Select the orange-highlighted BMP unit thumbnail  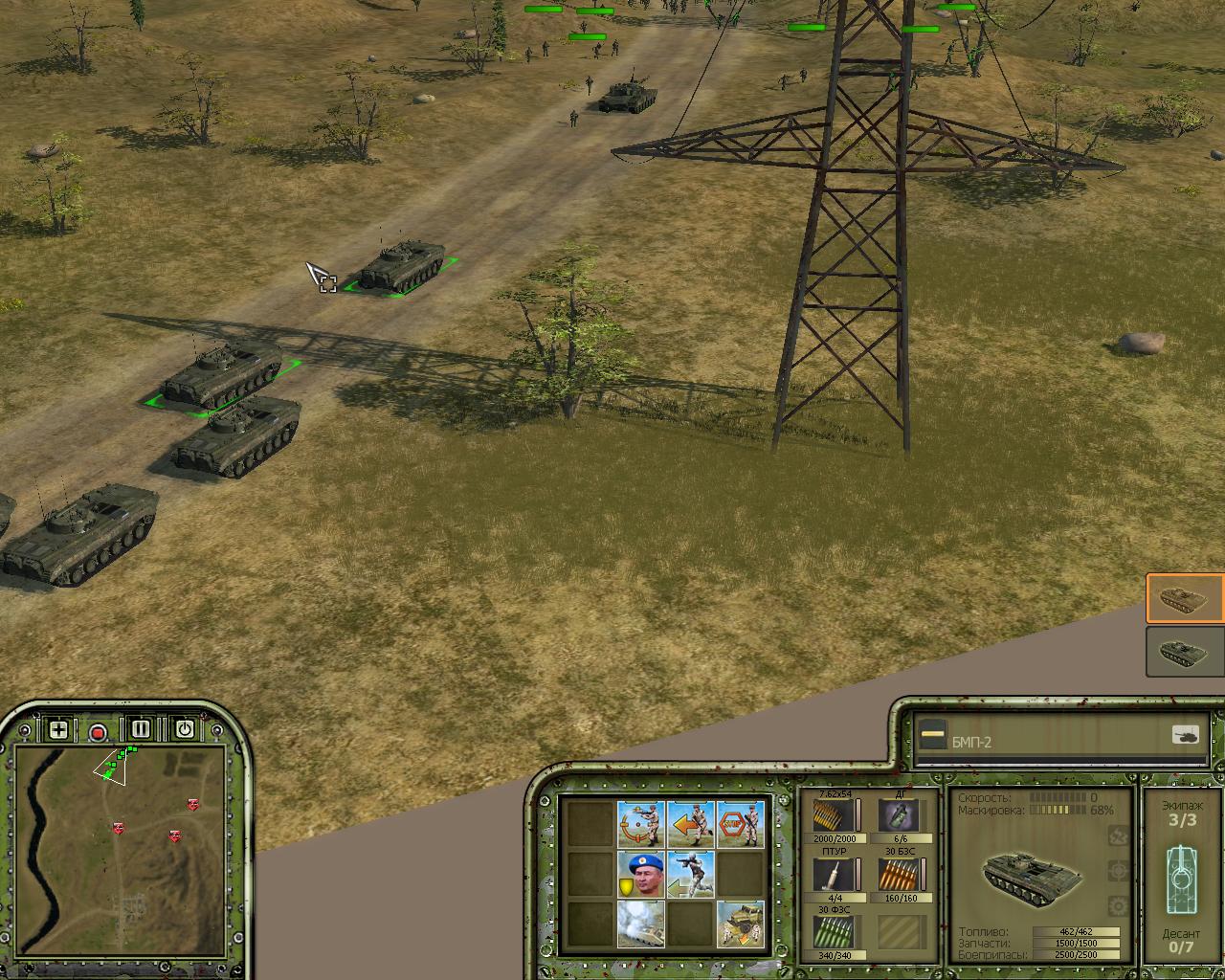1185,599
